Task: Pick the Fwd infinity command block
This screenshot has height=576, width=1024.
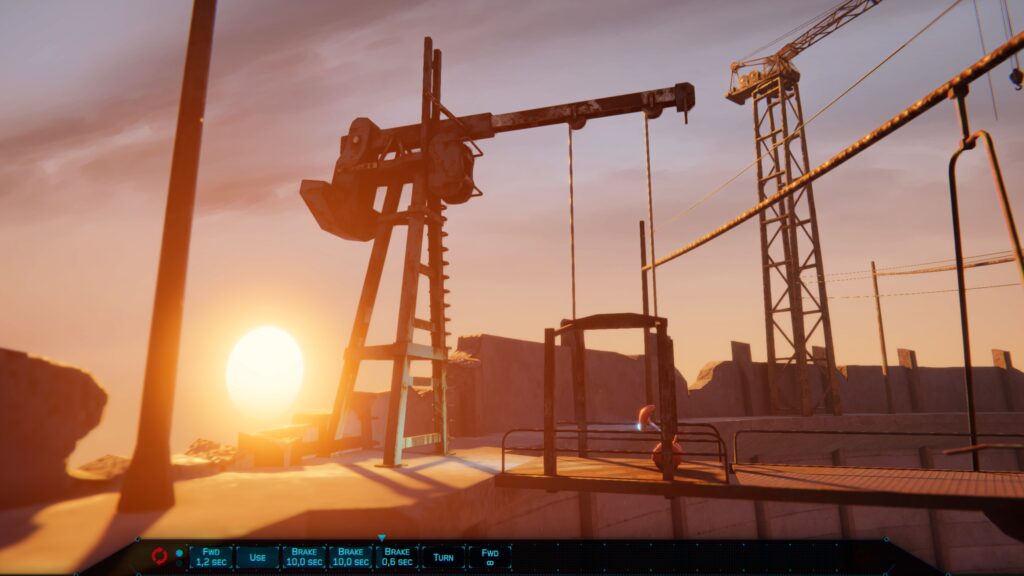Action: tap(490, 557)
